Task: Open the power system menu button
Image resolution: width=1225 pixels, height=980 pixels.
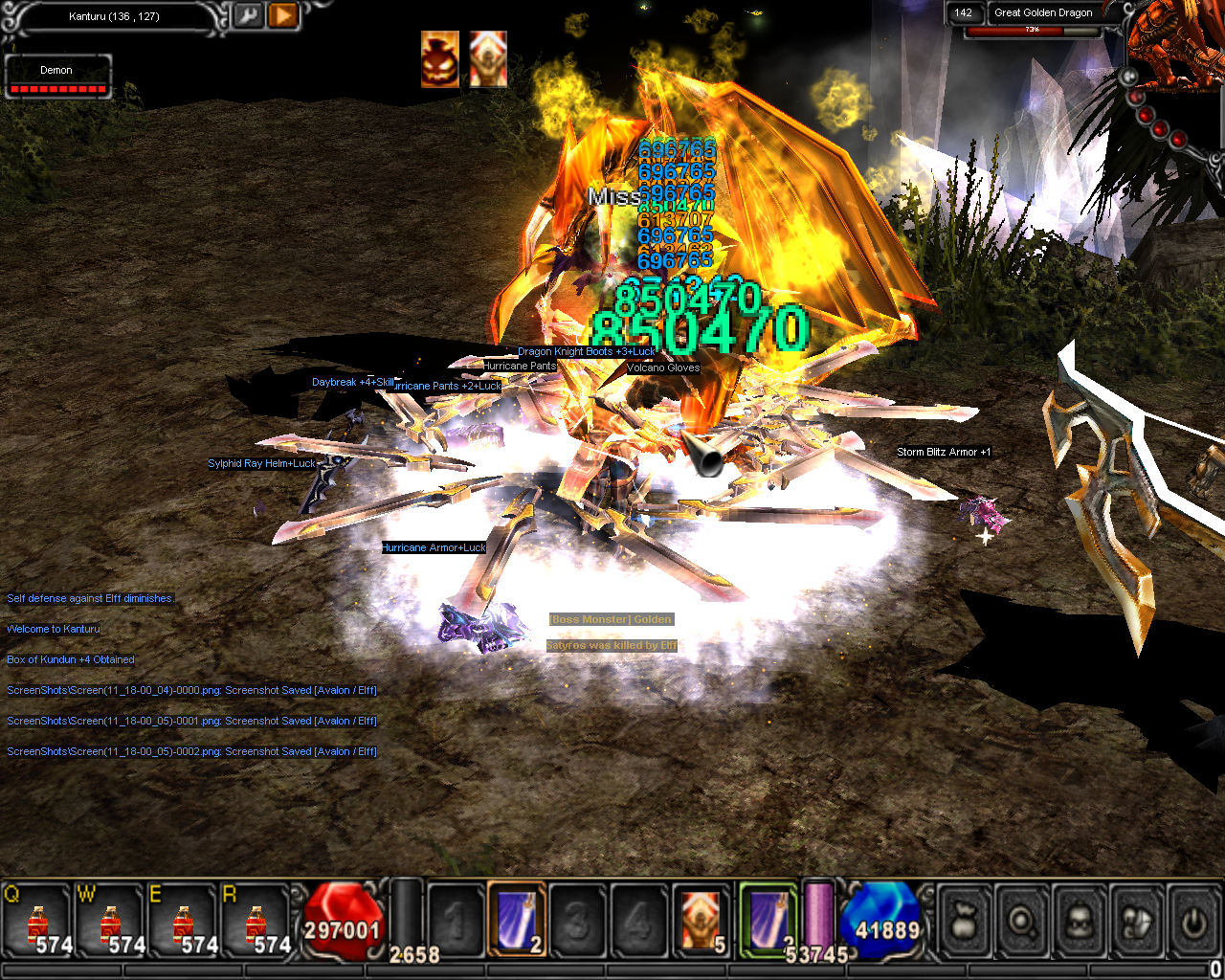Action: click(1193, 922)
